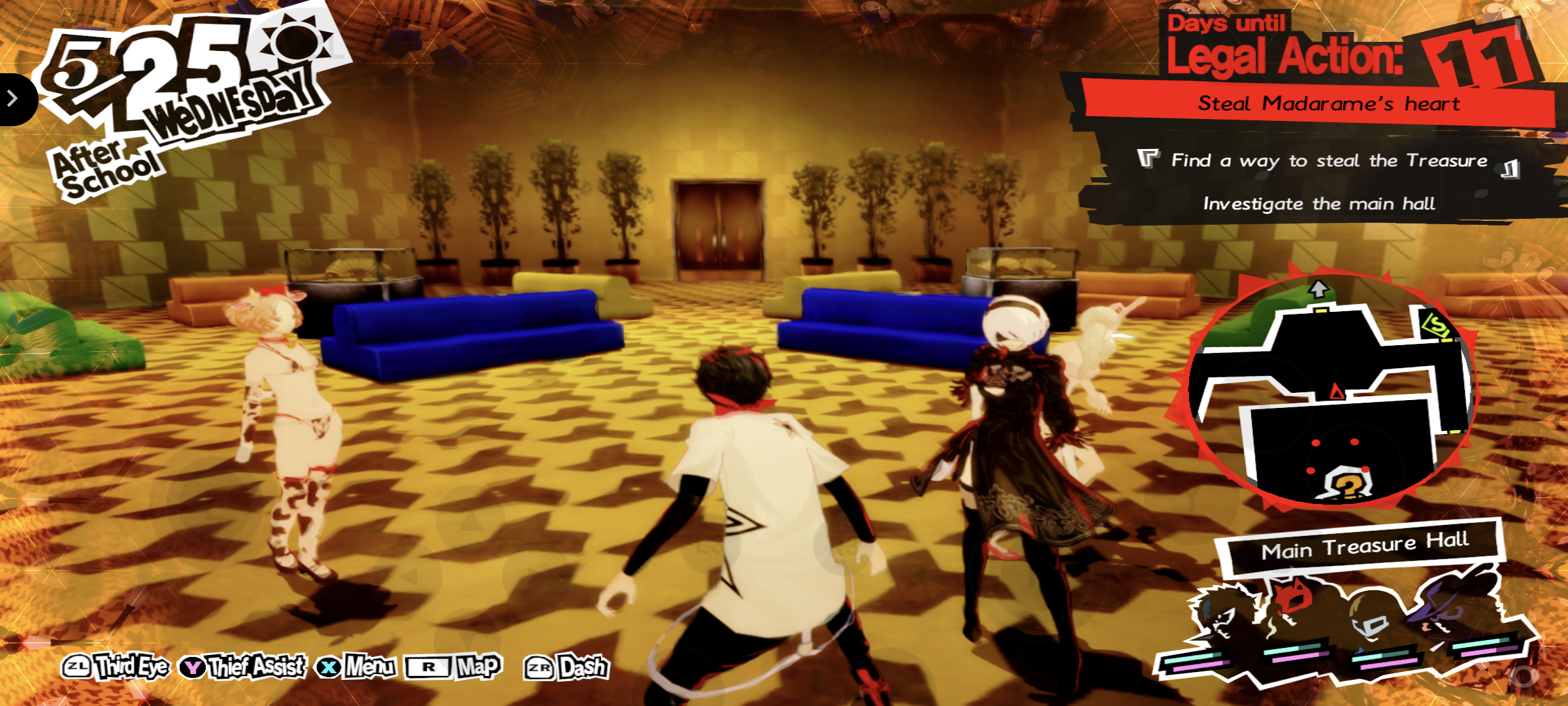
Task: Tap the Y Thief Assist prompt icon
Action: pyautogui.click(x=193, y=665)
